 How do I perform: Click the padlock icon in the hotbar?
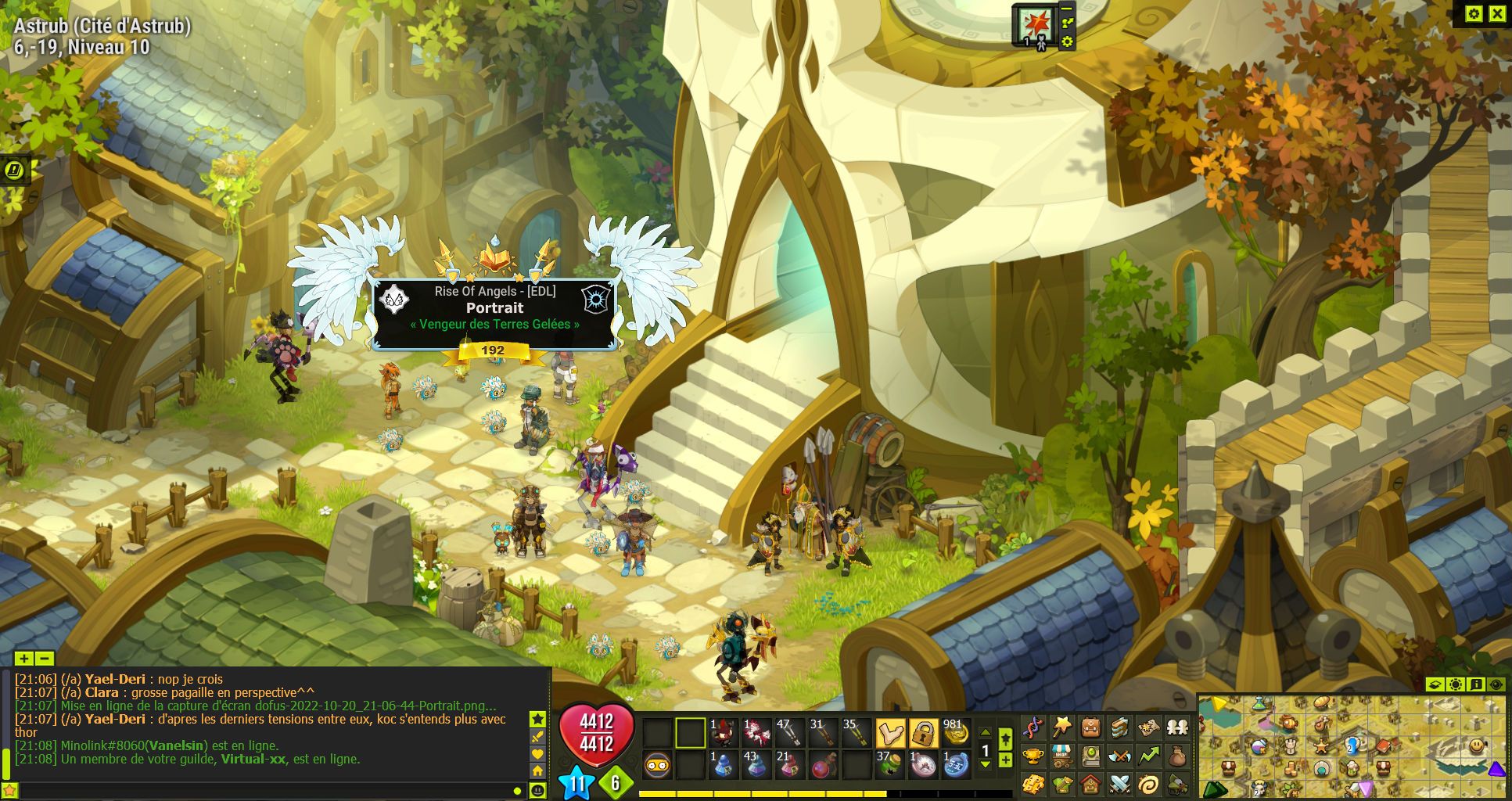(x=923, y=734)
